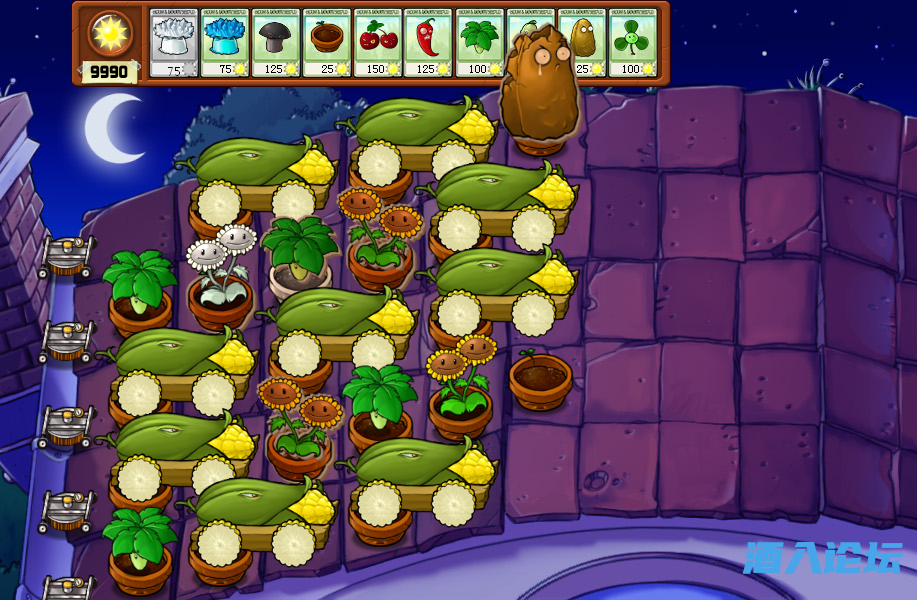
Task: Select the Umbrella Leaf seed packet
Action: coord(480,42)
